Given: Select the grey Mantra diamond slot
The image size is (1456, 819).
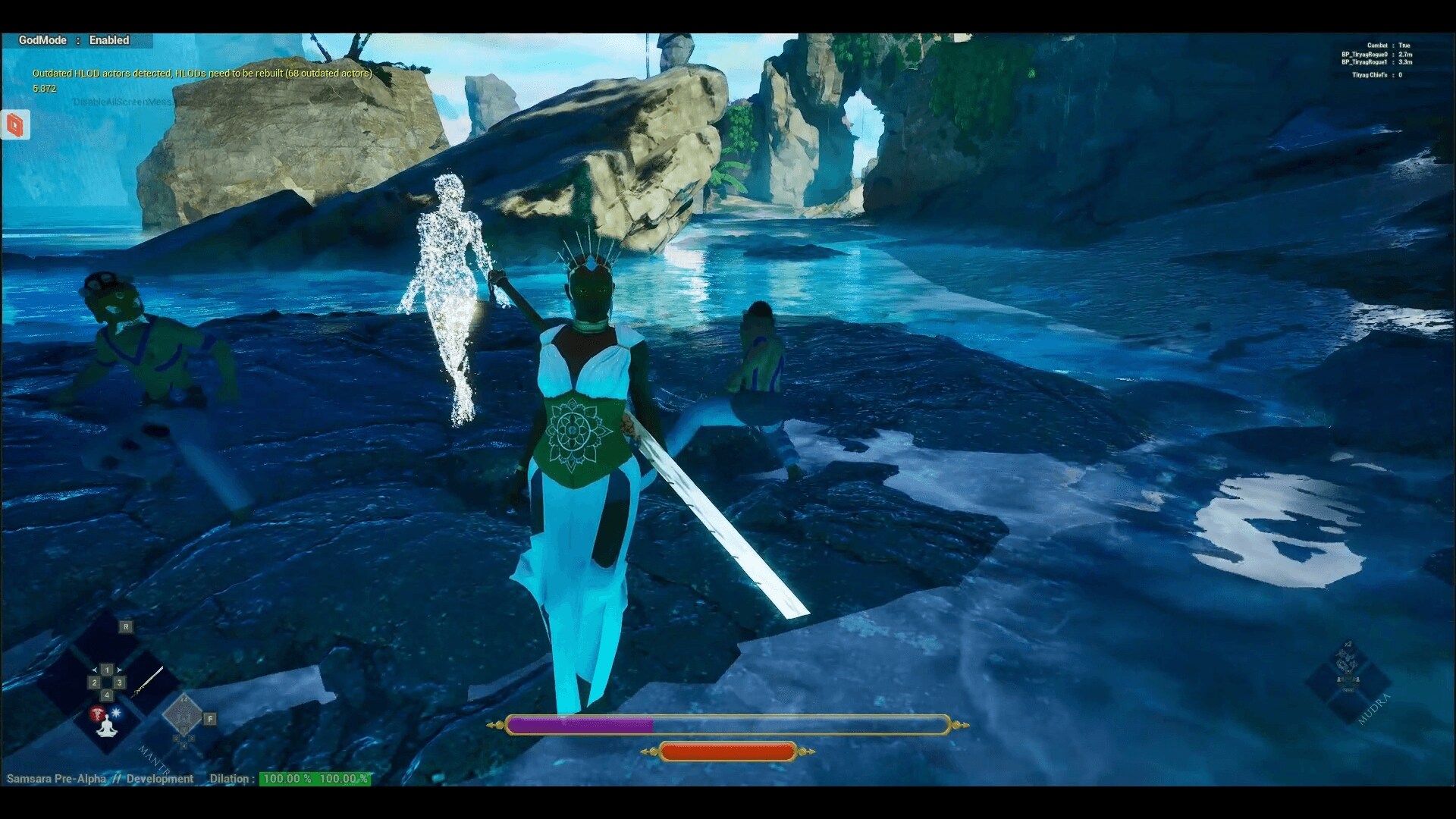Looking at the screenshot, I should click(x=183, y=714).
